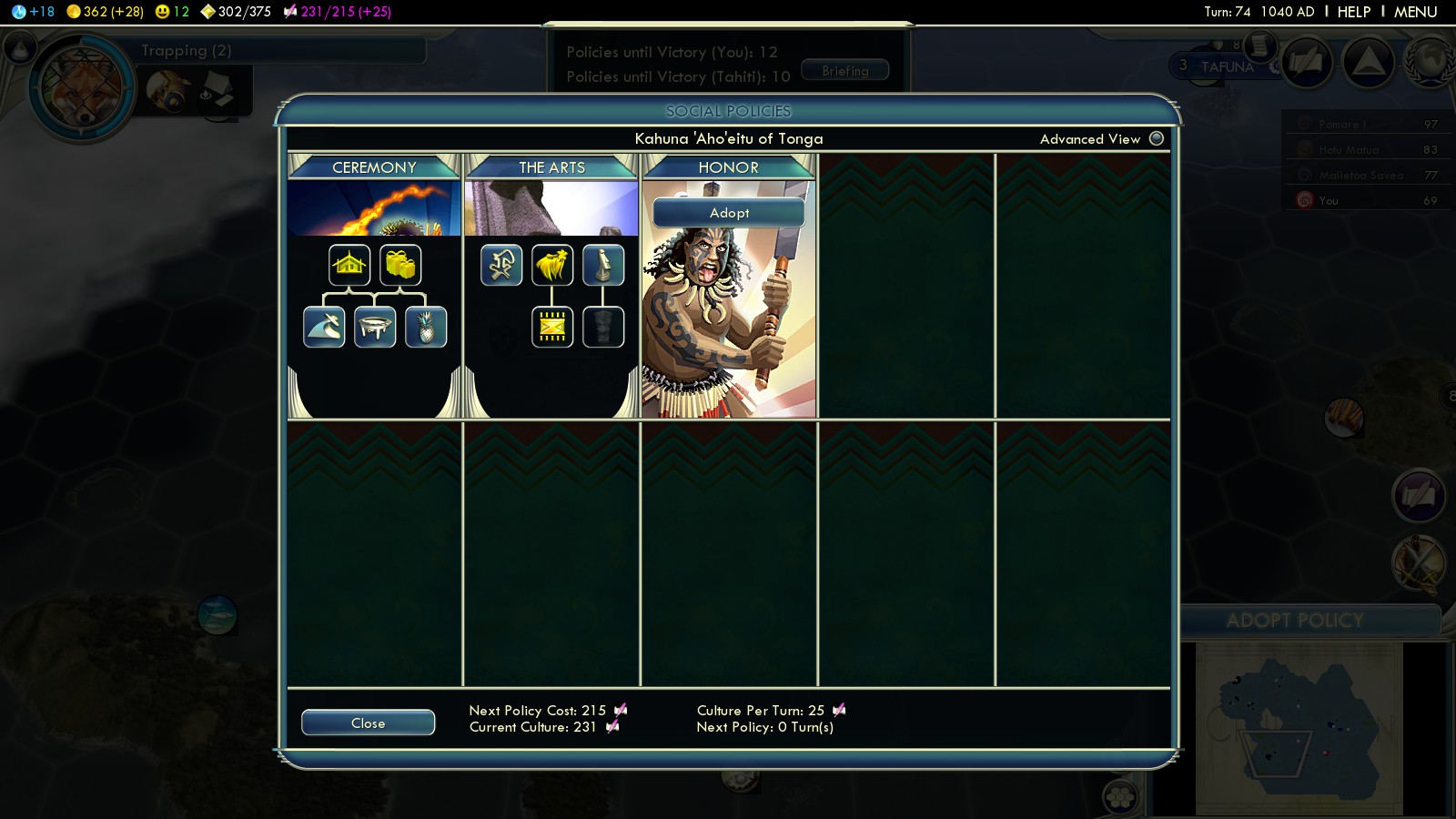Select the yellow meeting house policy
The width and height of the screenshot is (1456, 819).
(x=349, y=265)
